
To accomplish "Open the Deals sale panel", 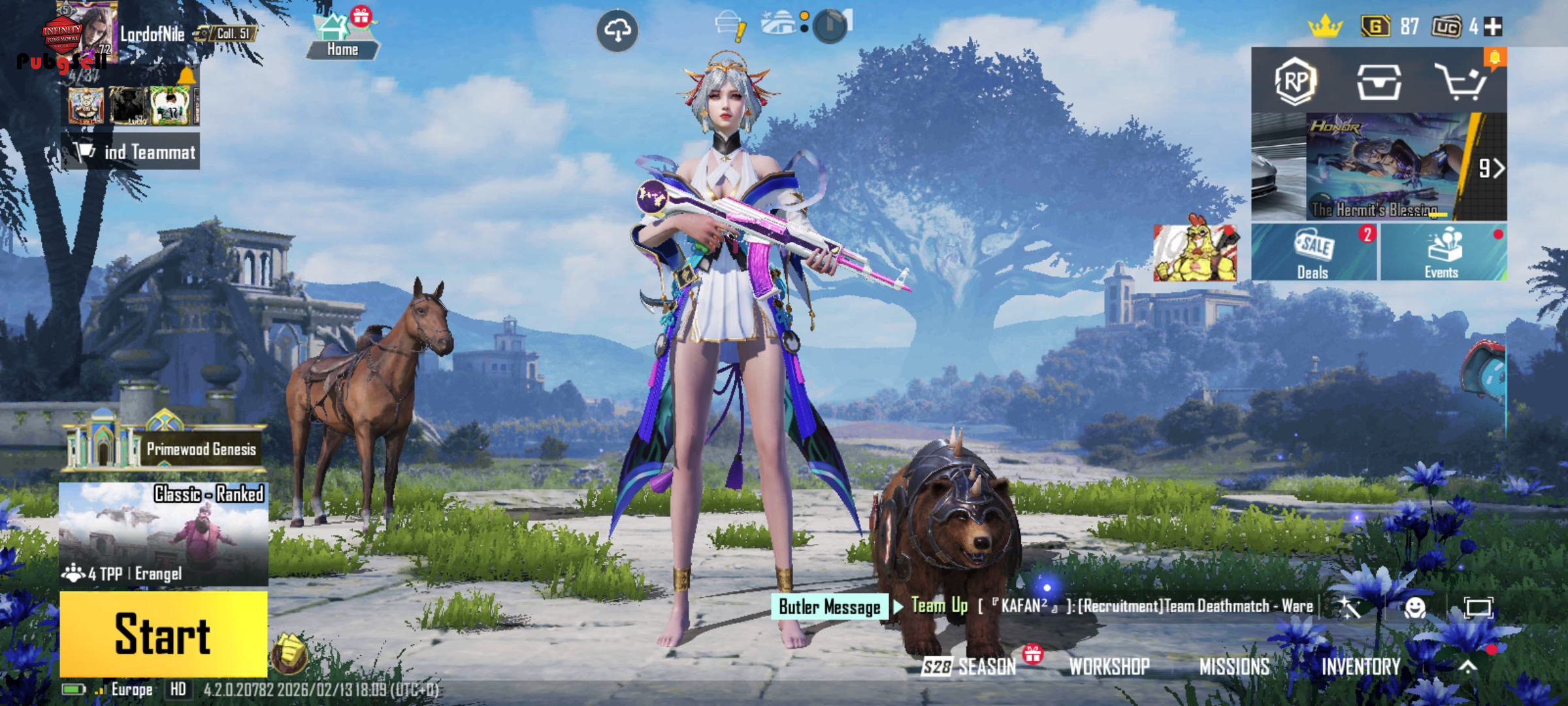I will point(1313,253).
